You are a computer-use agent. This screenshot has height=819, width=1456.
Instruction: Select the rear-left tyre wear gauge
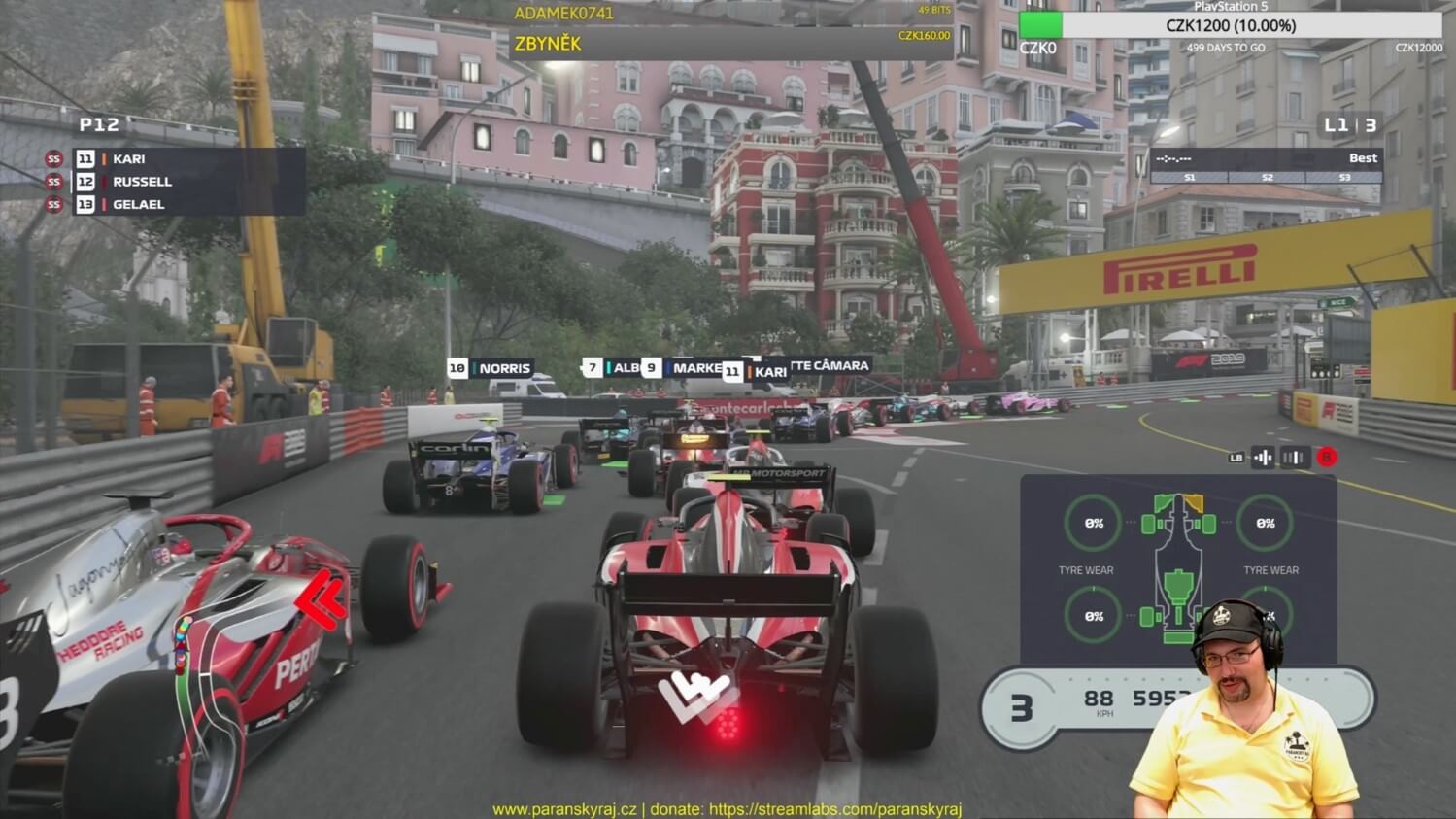(1094, 616)
